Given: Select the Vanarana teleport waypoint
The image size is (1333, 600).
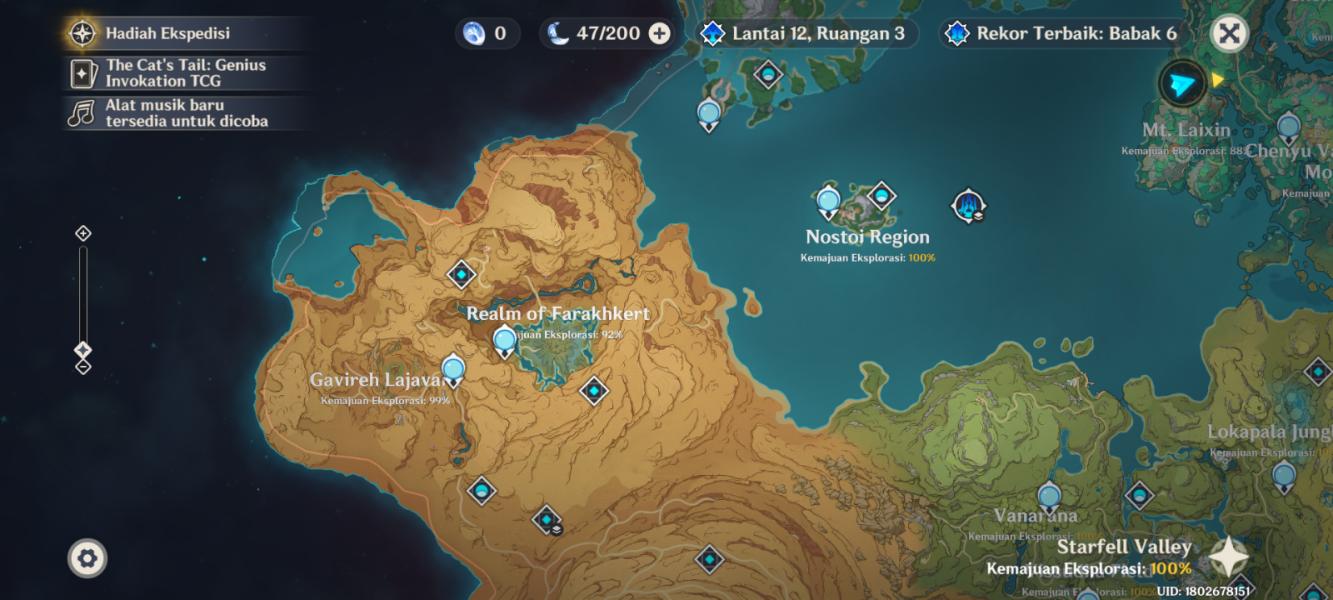Looking at the screenshot, I should coord(1049,496).
